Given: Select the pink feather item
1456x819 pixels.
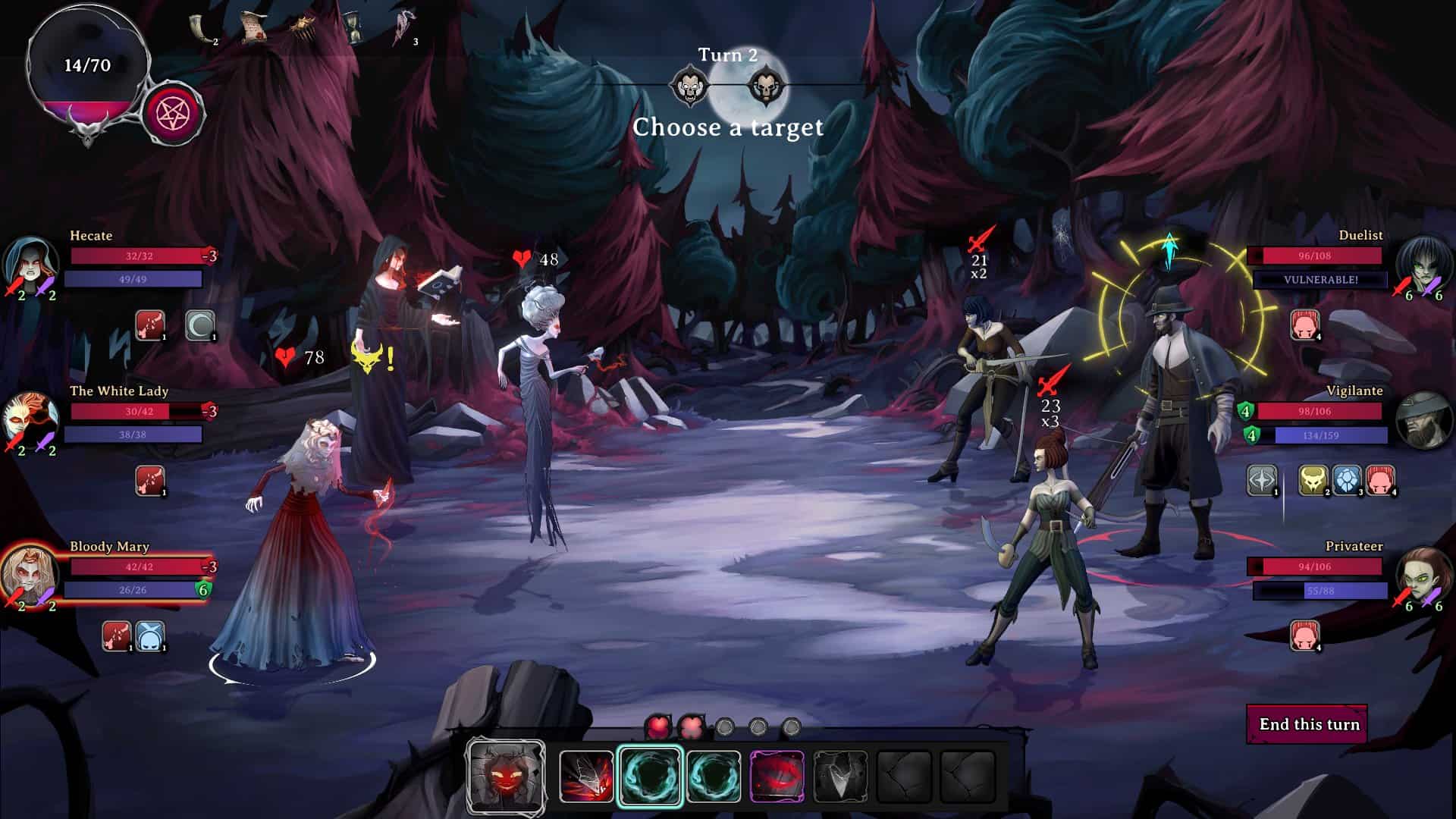Looking at the screenshot, I should [x=402, y=28].
